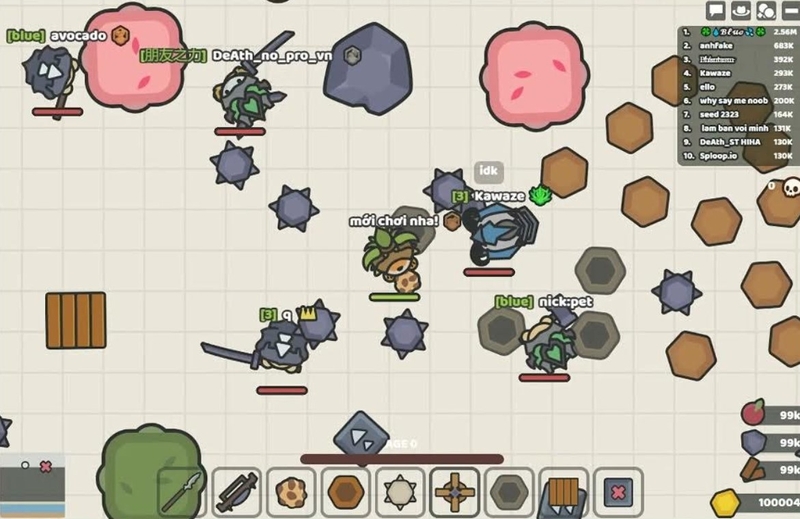The height and width of the screenshot is (519, 800).
Task: Open the hat shop button
Action: click(x=741, y=11)
